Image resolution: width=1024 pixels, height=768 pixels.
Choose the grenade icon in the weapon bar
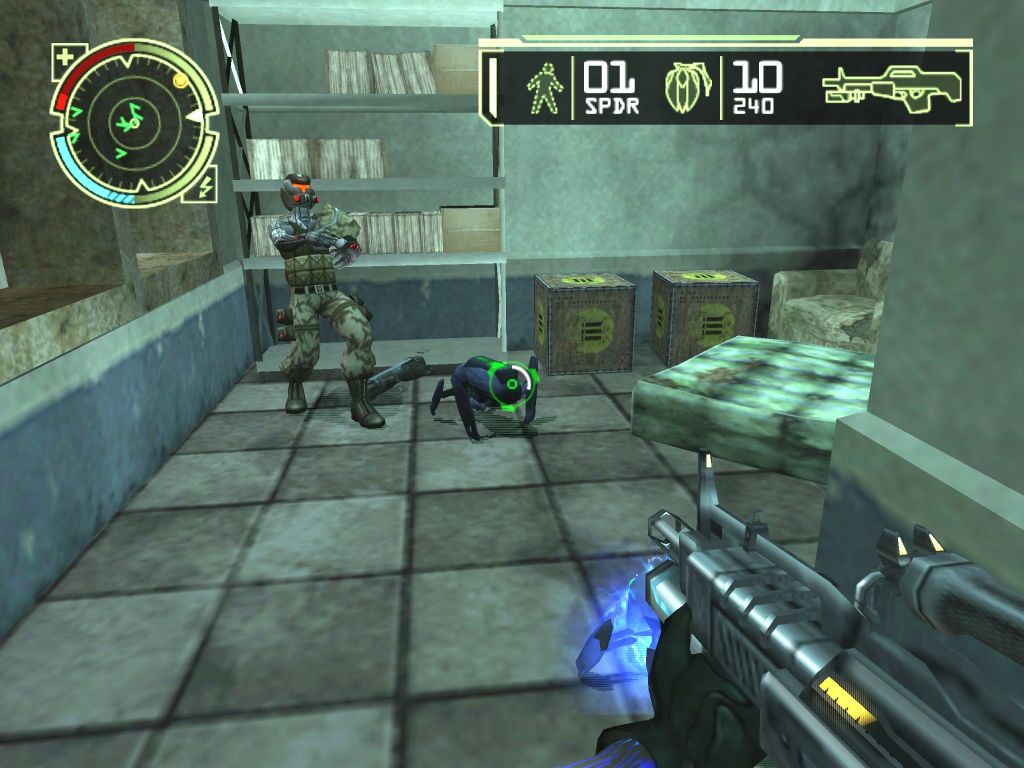[691, 85]
